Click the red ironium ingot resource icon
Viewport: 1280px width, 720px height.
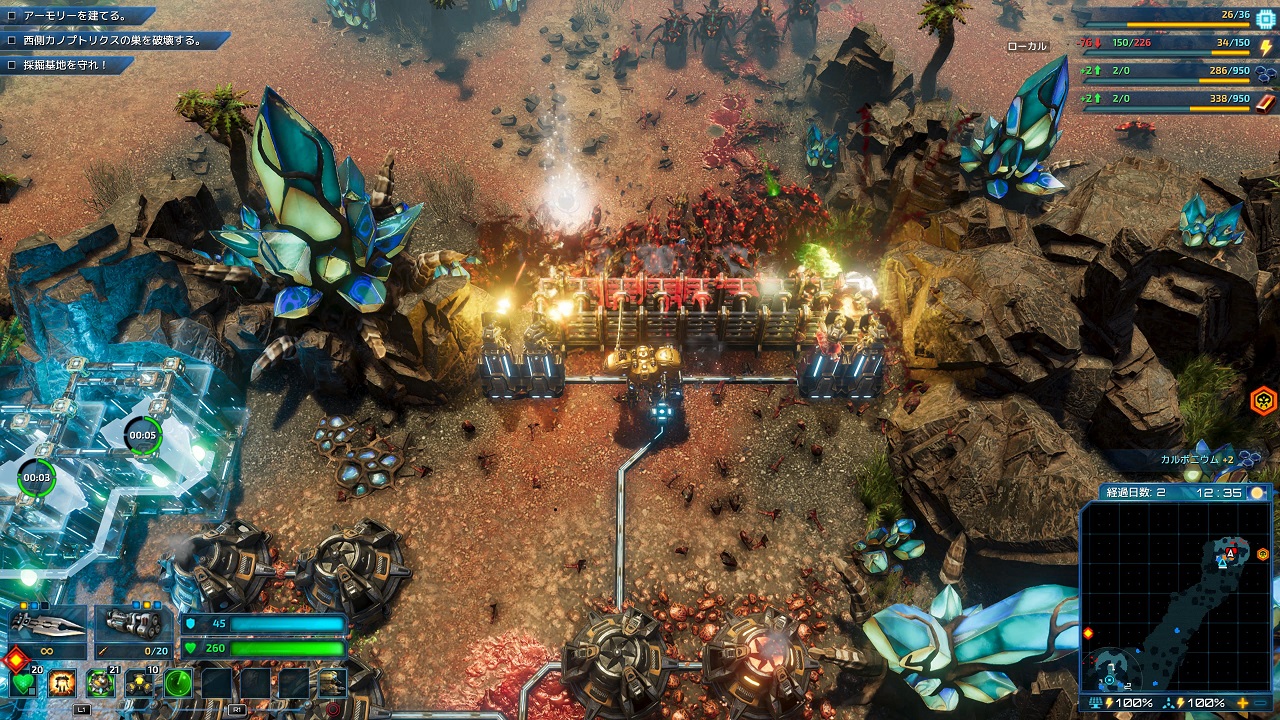[1265, 101]
